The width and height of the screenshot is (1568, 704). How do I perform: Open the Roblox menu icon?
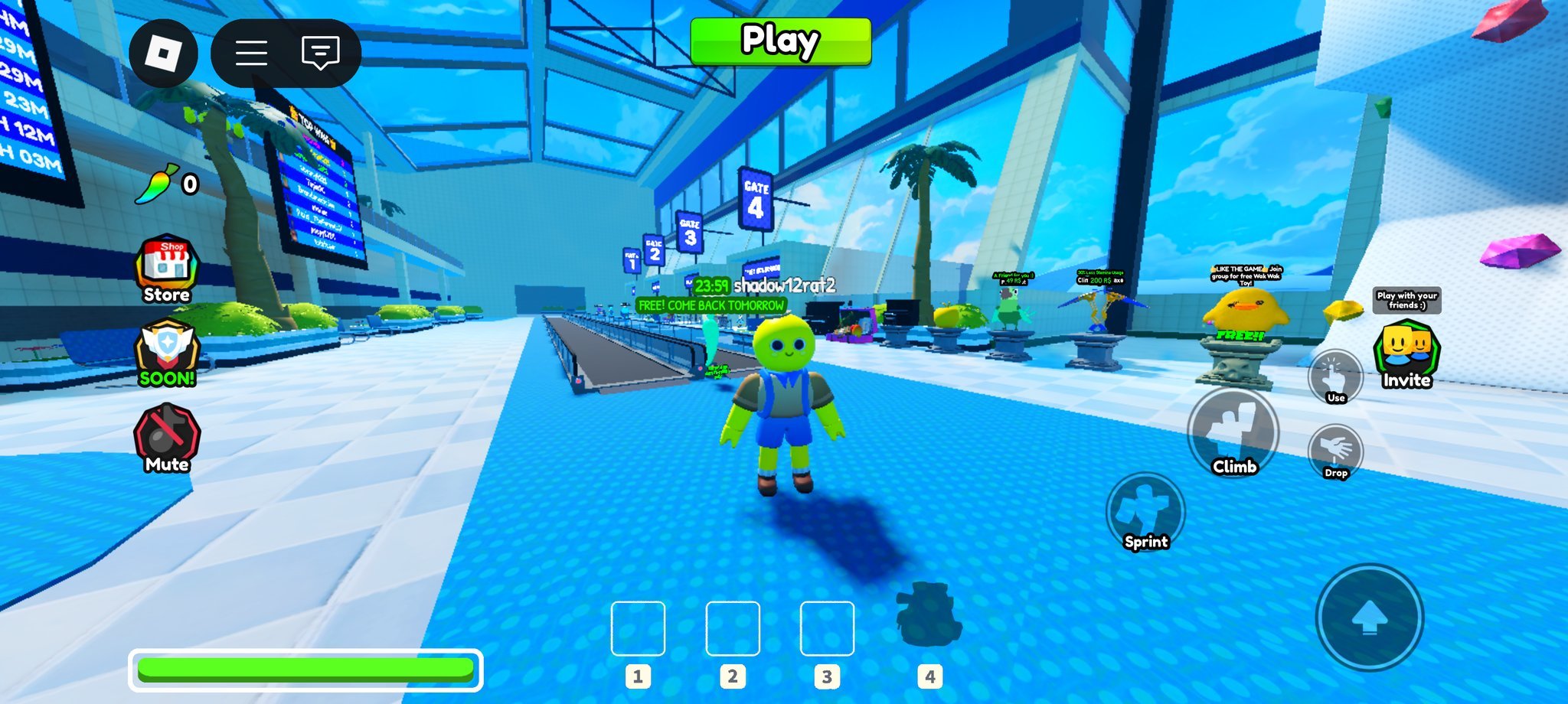coord(164,53)
